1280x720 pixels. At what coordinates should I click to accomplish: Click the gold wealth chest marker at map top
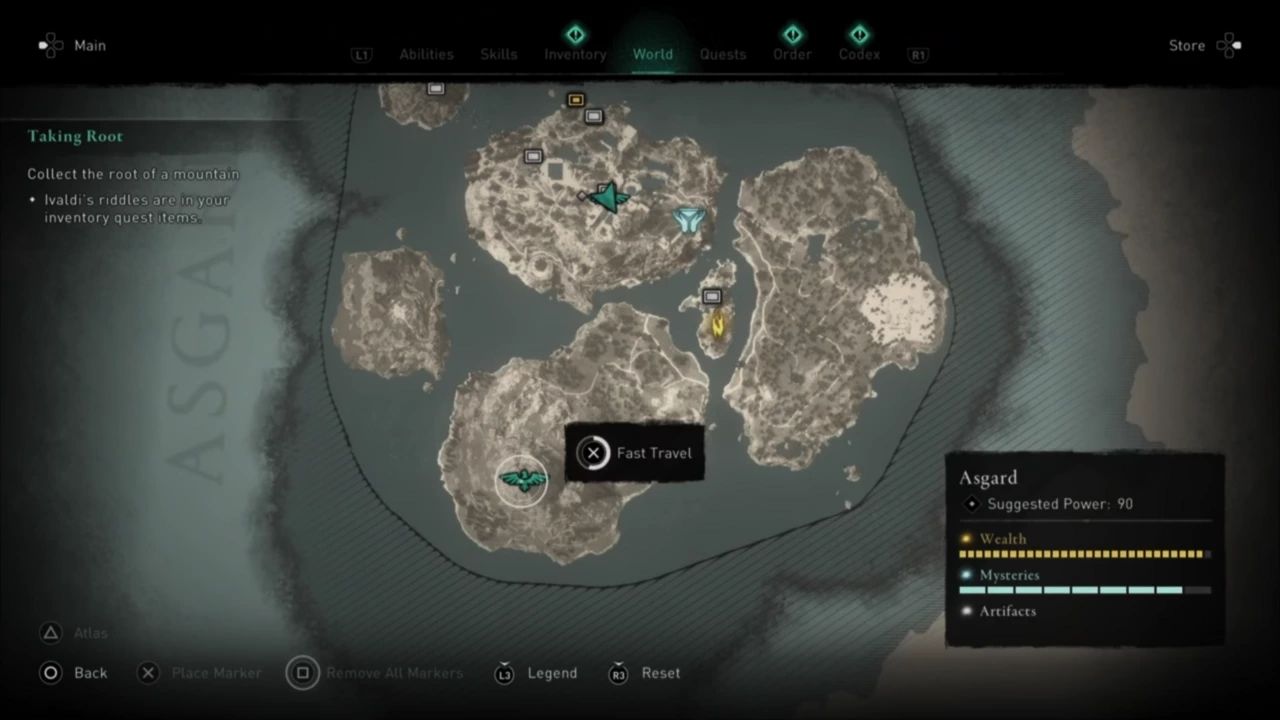575,100
